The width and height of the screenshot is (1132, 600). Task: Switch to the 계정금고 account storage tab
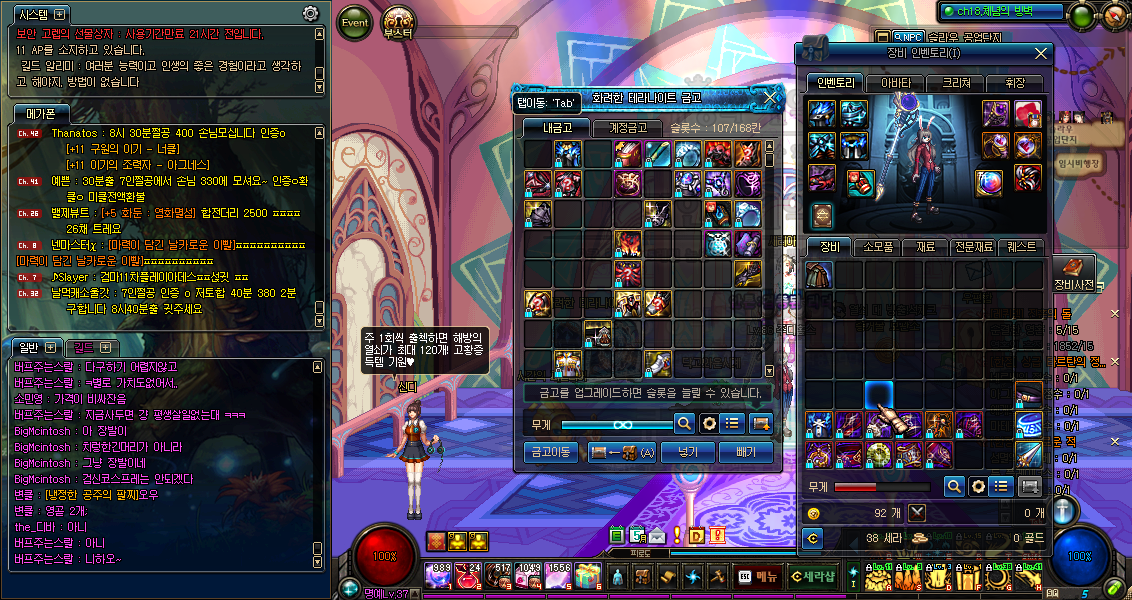click(x=621, y=127)
